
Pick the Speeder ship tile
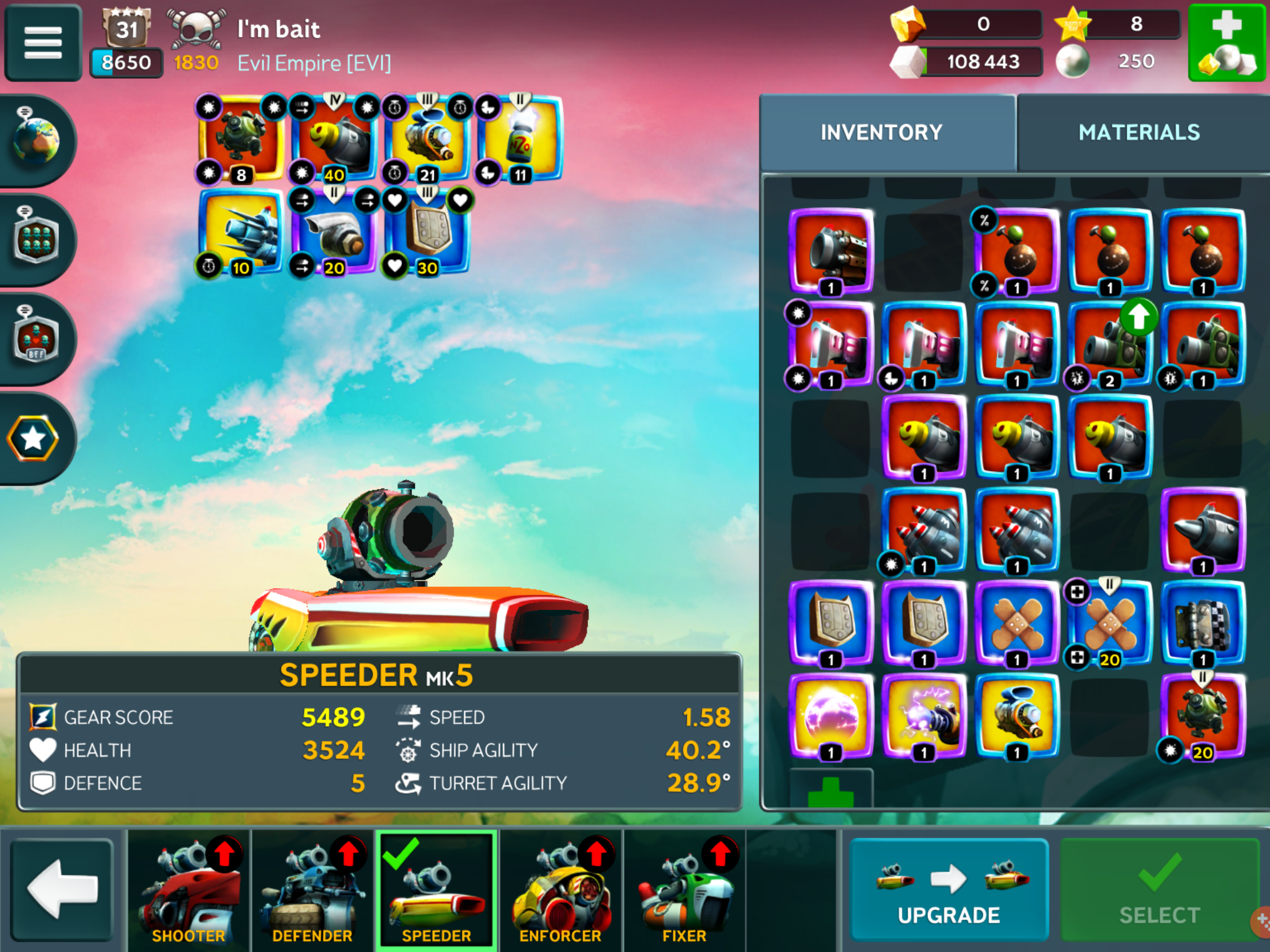click(437, 890)
